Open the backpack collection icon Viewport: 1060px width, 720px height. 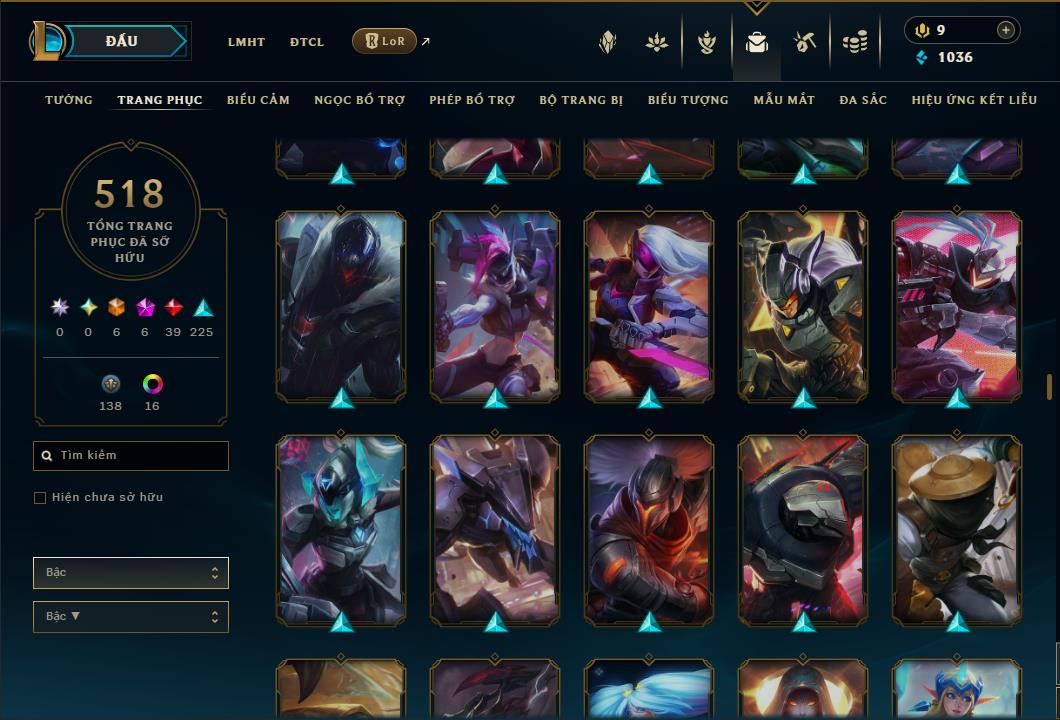pos(757,42)
